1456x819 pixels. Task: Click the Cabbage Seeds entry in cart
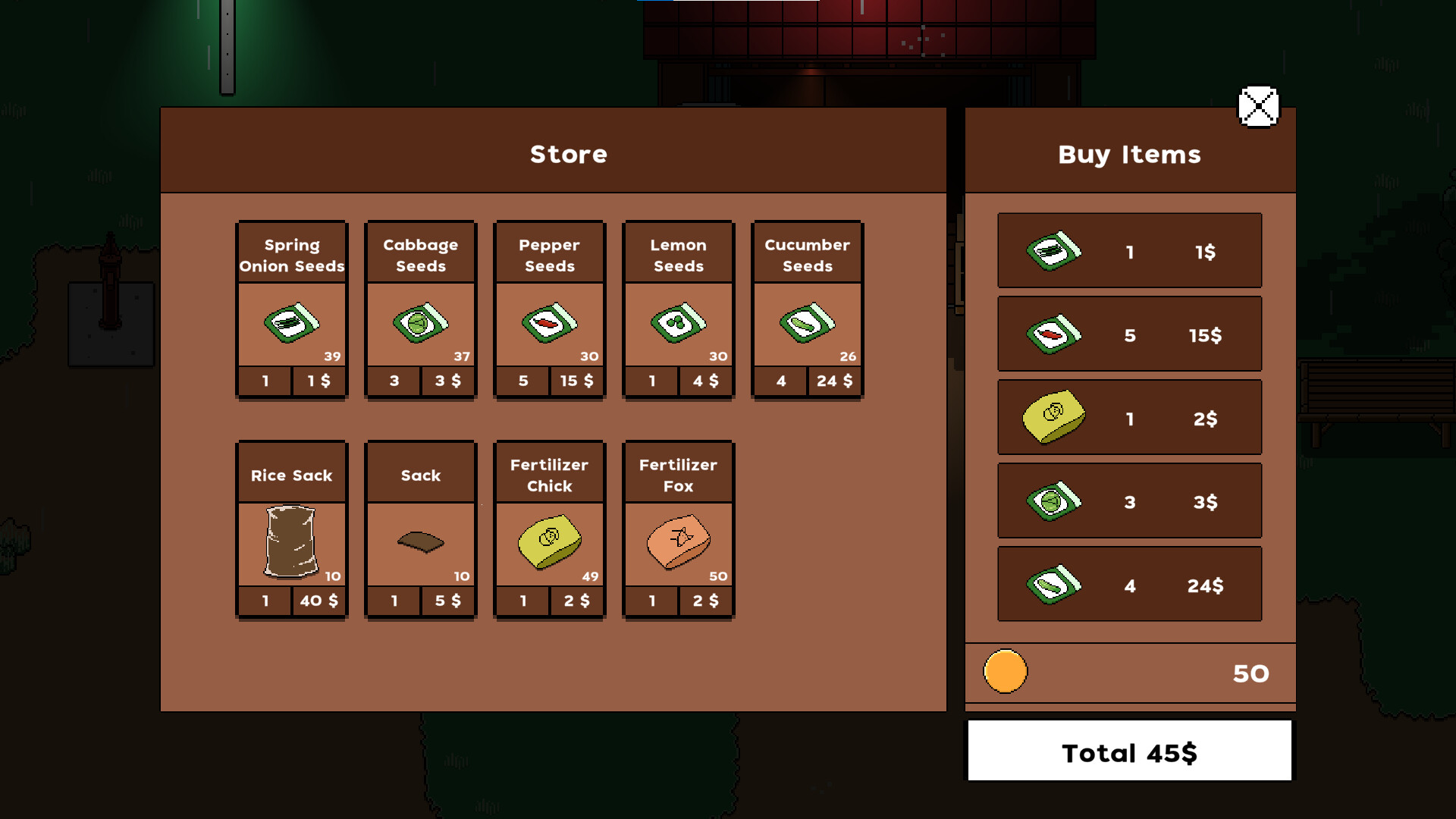(x=1129, y=500)
